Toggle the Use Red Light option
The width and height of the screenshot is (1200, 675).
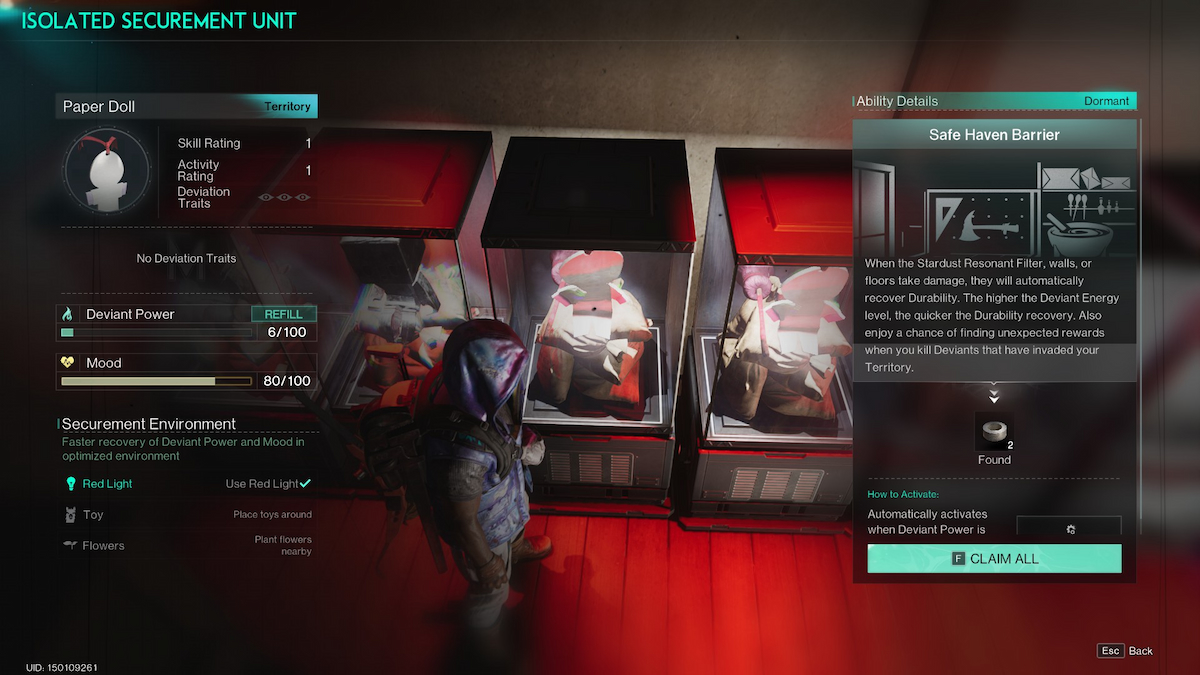(x=268, y=484)
